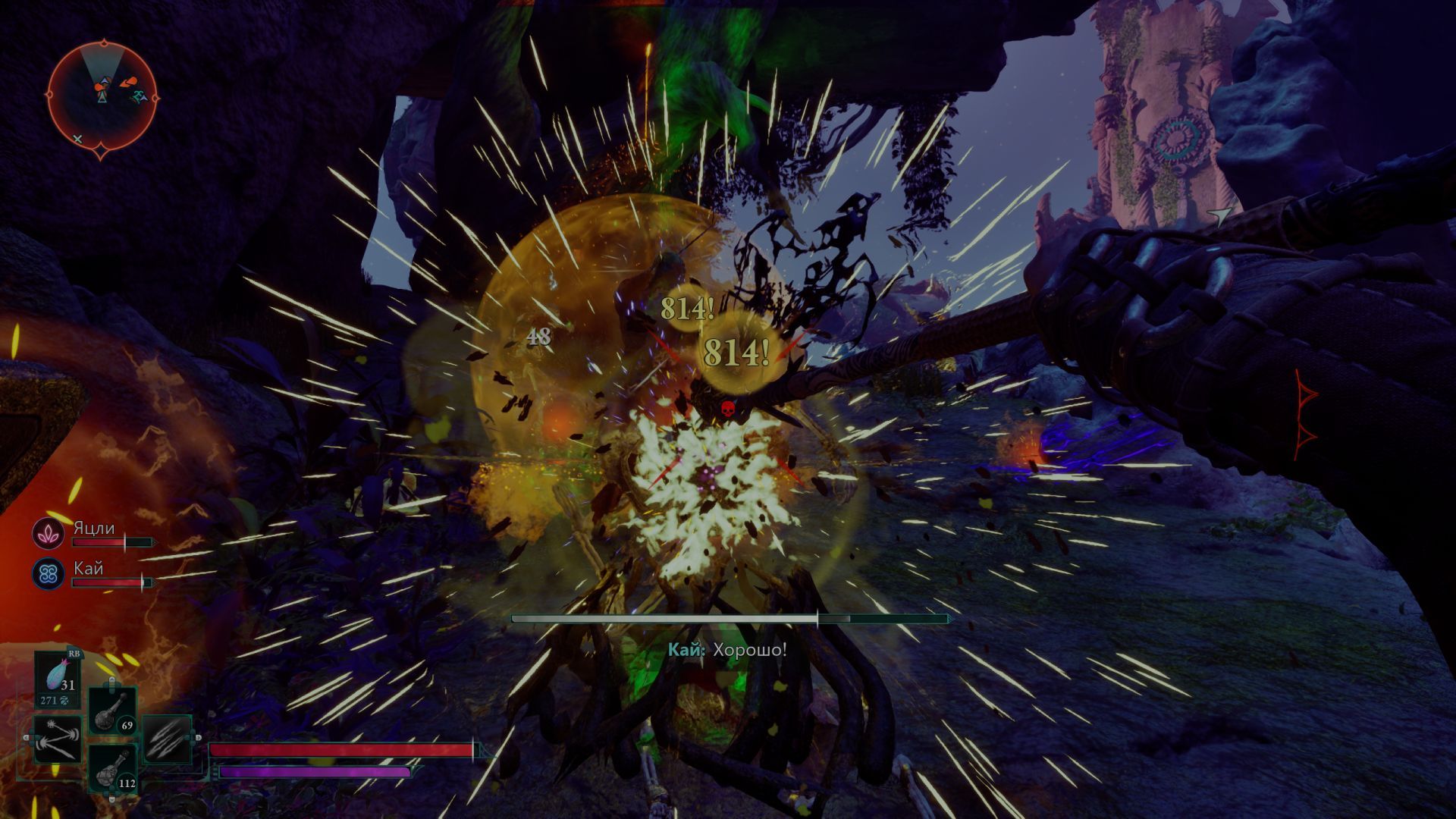
Task: Select Кай's blue swirl companion icon
Action: pyautogui.click(x=47, y=573)
